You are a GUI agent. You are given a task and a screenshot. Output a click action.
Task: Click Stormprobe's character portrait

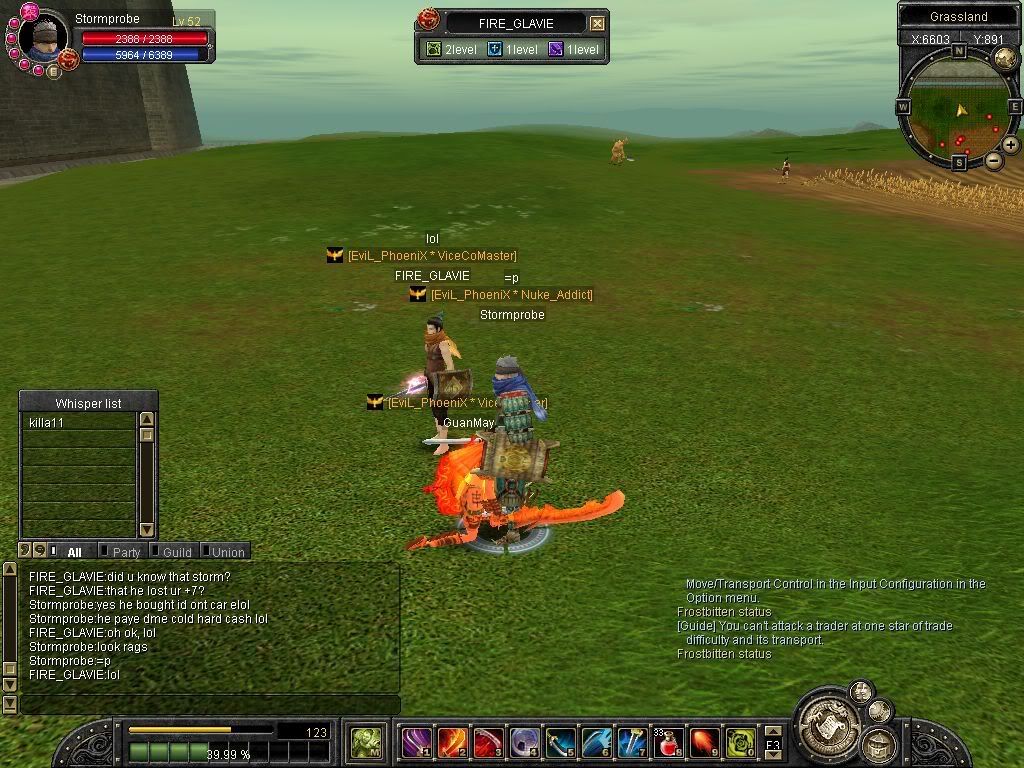pos(44,36)
